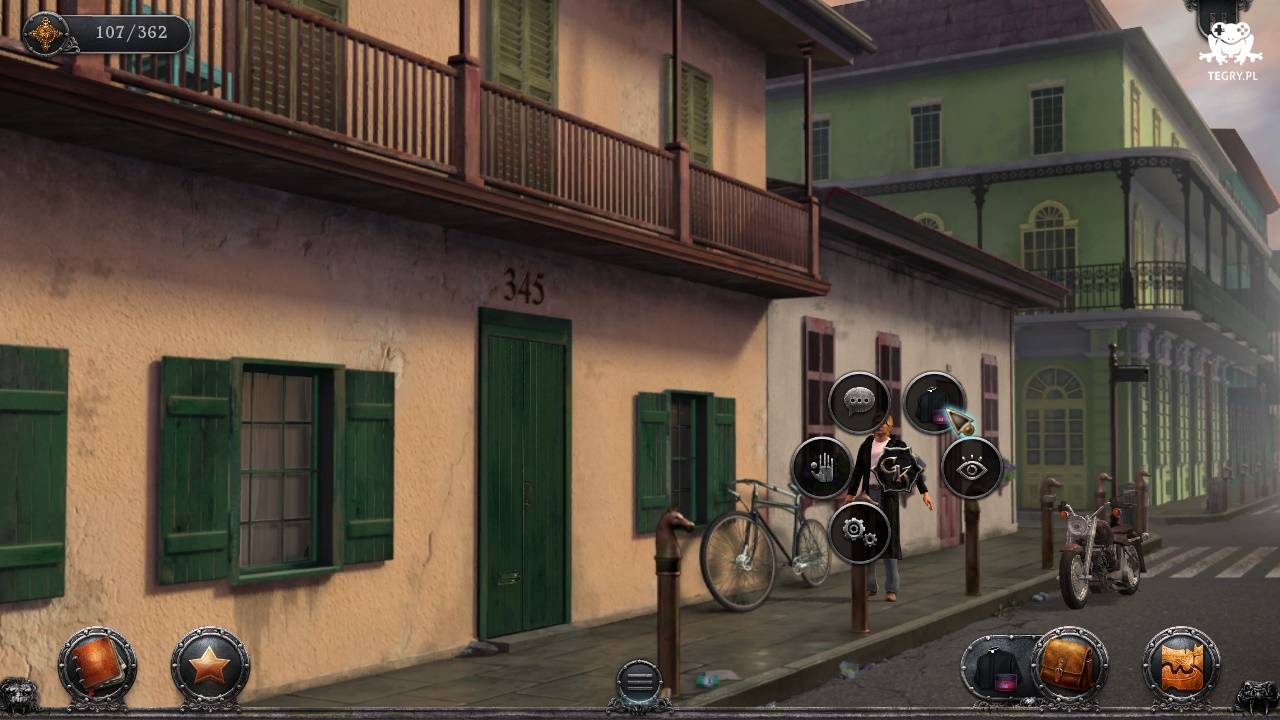Choose the eye look action
The image size is (1280, 720).
(x=971, y=467)
